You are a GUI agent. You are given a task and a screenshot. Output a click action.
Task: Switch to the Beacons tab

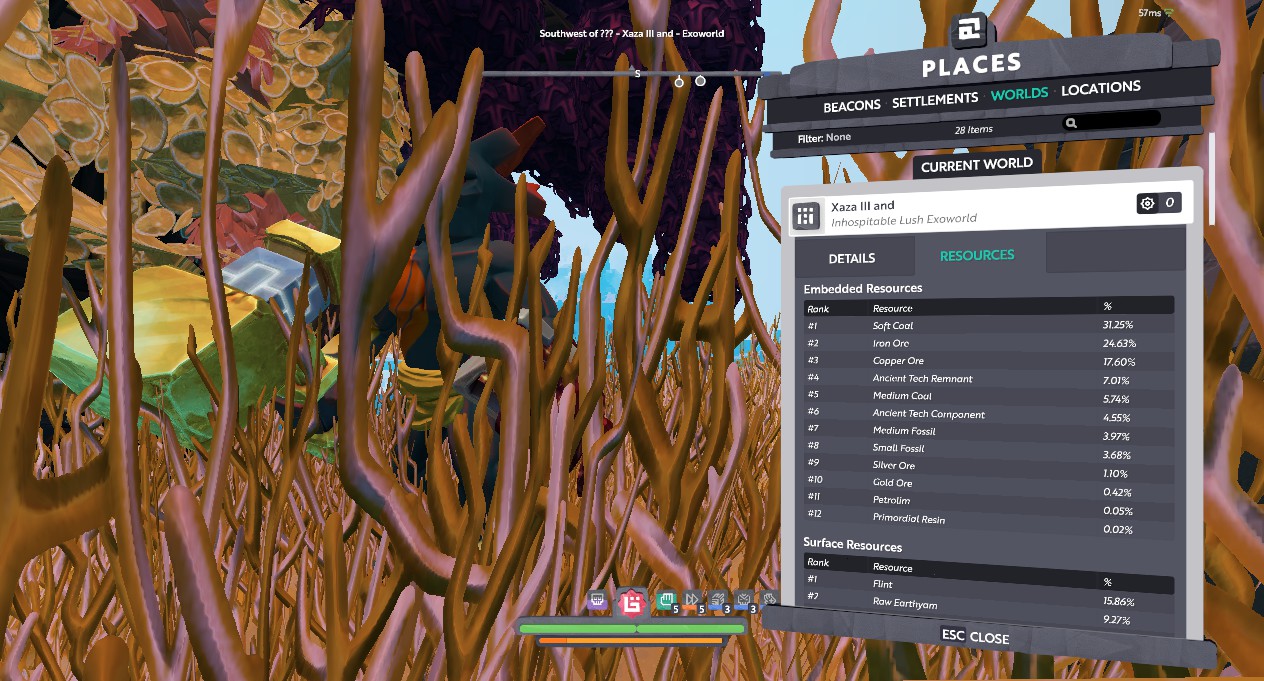851,105
